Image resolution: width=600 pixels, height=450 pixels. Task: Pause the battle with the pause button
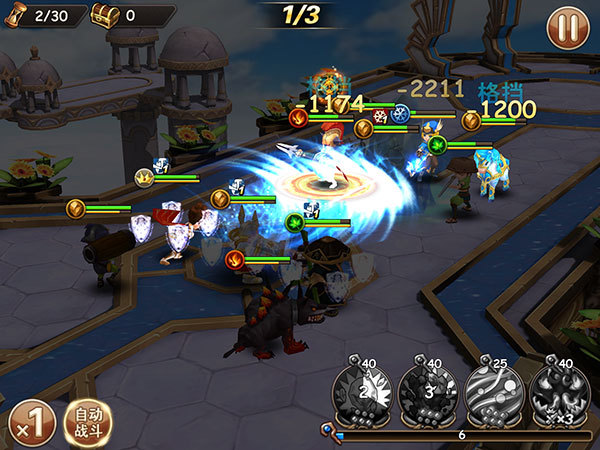click(567, 26)
